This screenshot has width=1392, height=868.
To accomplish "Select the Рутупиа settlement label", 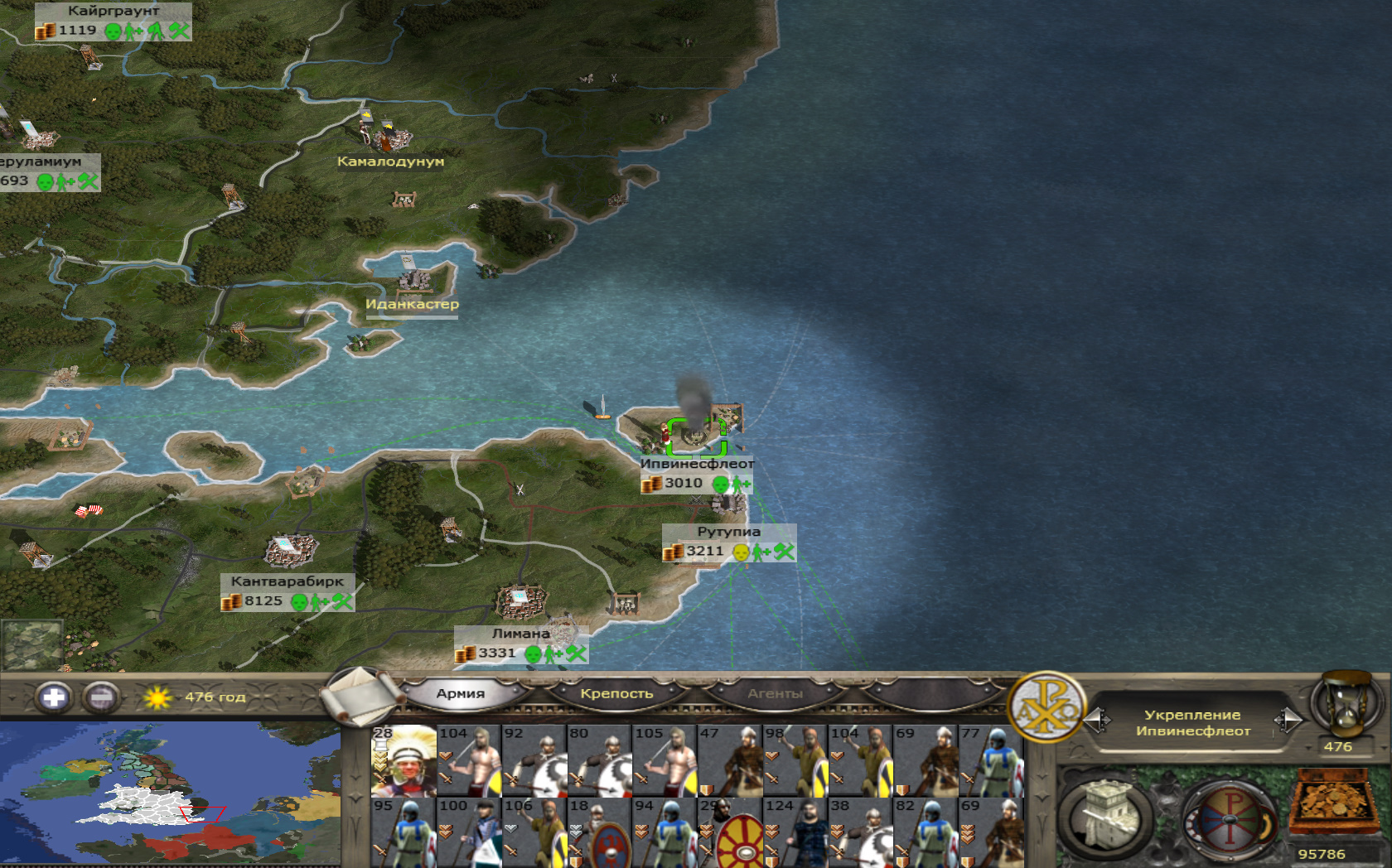I will pyautogui.click(x=728, y=532).
